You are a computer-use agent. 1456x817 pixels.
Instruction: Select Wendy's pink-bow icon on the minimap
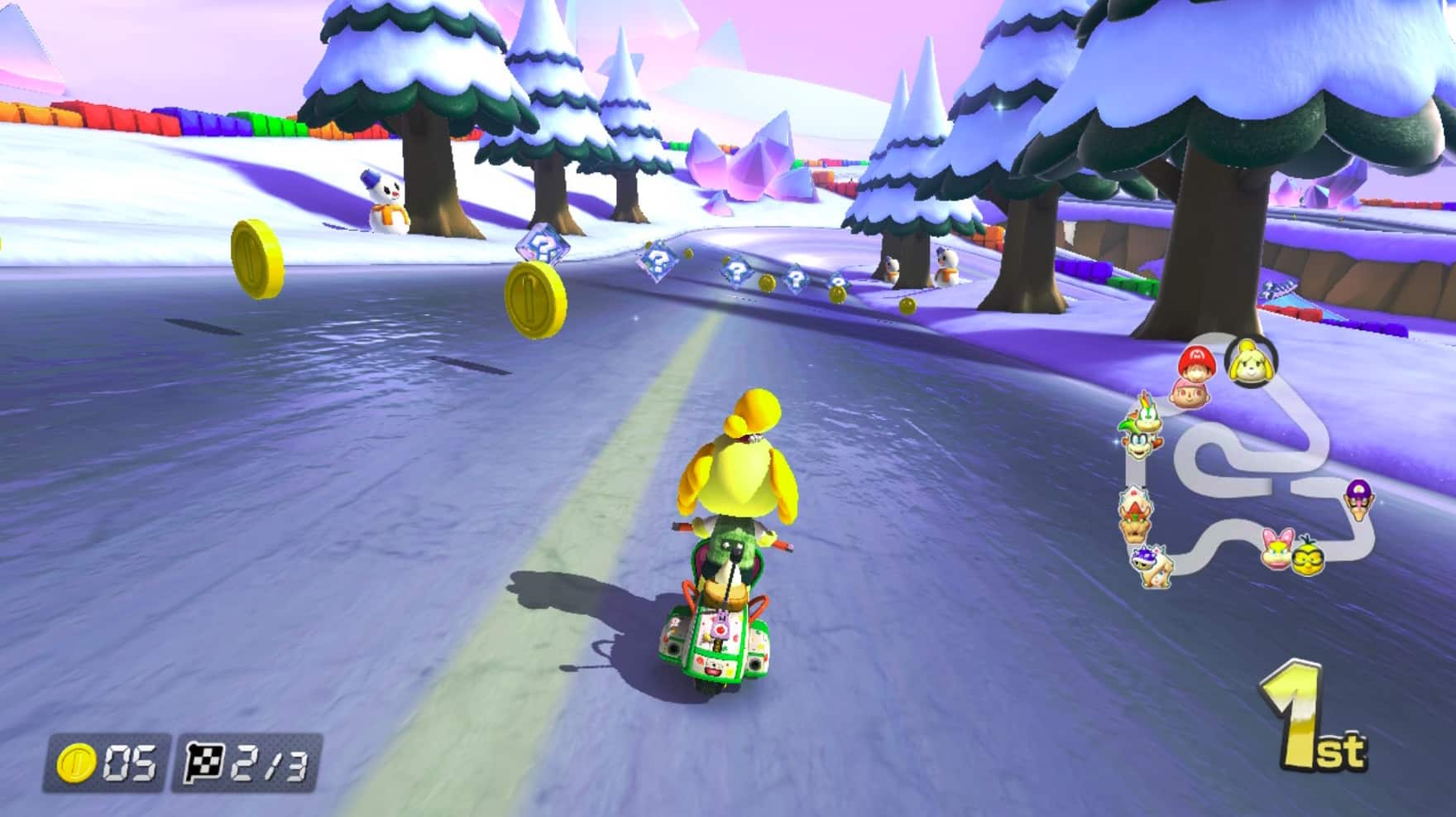point(1277,549)
